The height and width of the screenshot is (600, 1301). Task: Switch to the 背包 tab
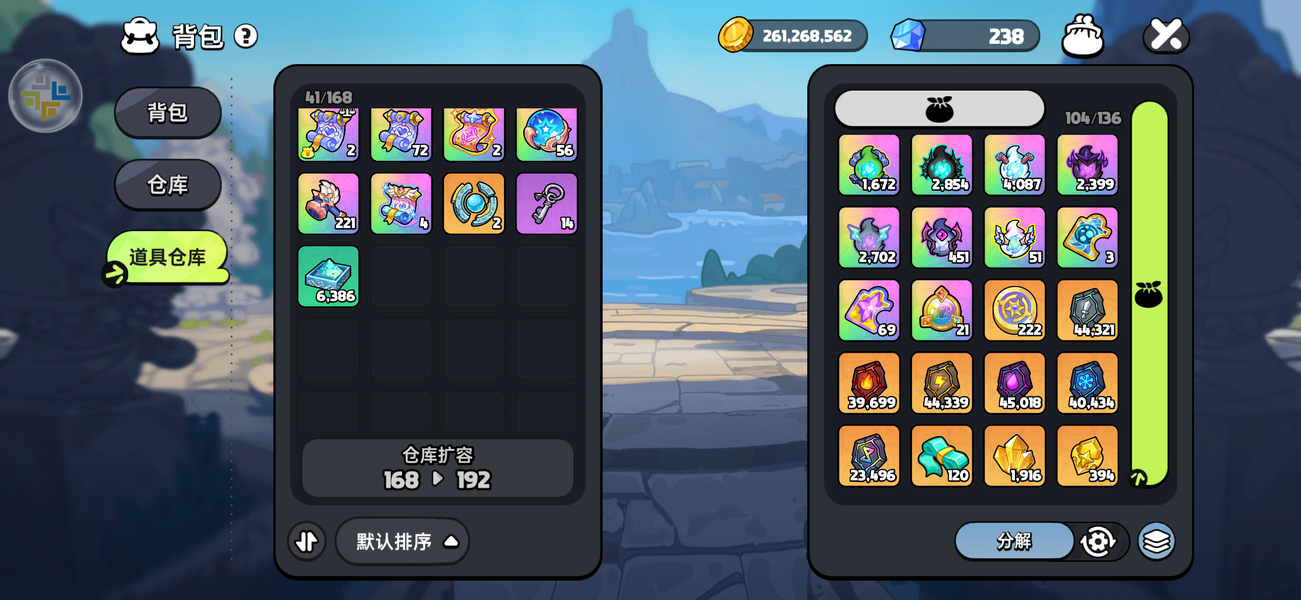[168, 112]
